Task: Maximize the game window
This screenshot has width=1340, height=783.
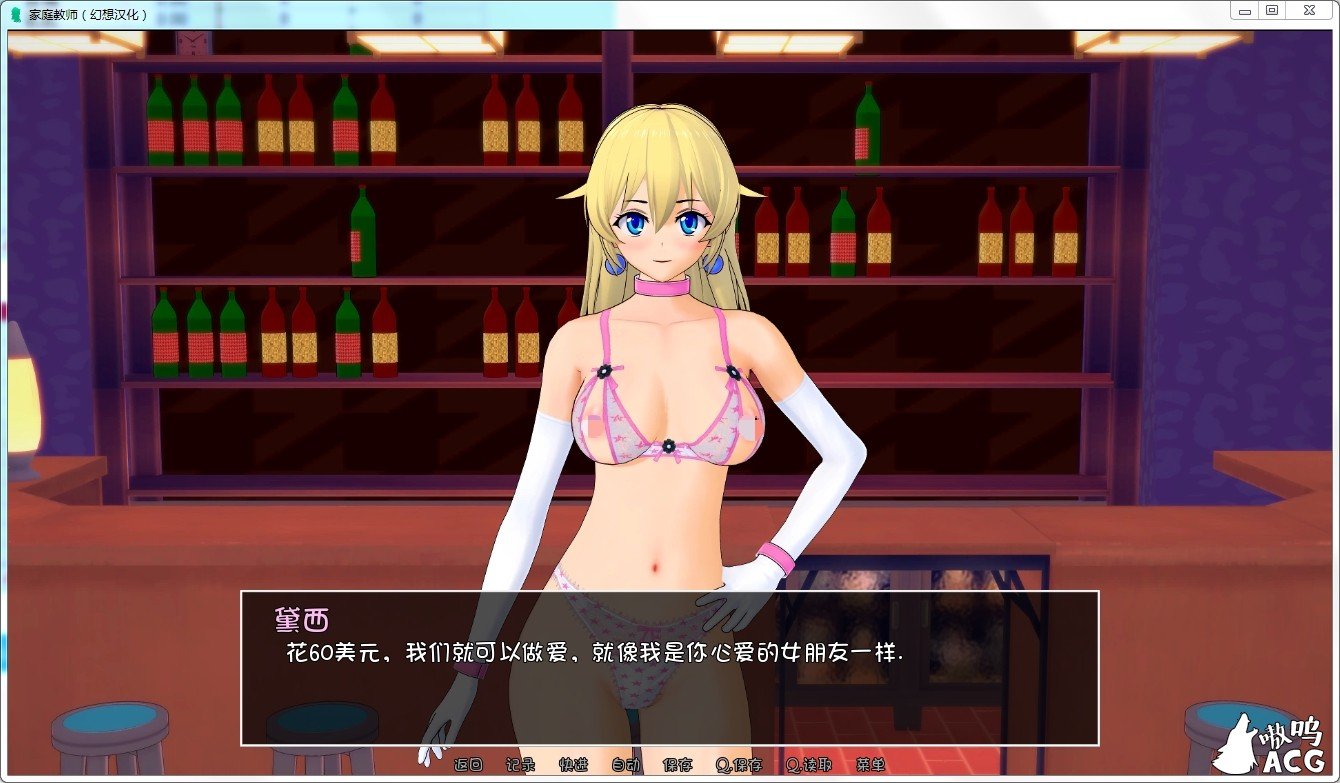Action: pyautogui.click(x=1273, y=10)
